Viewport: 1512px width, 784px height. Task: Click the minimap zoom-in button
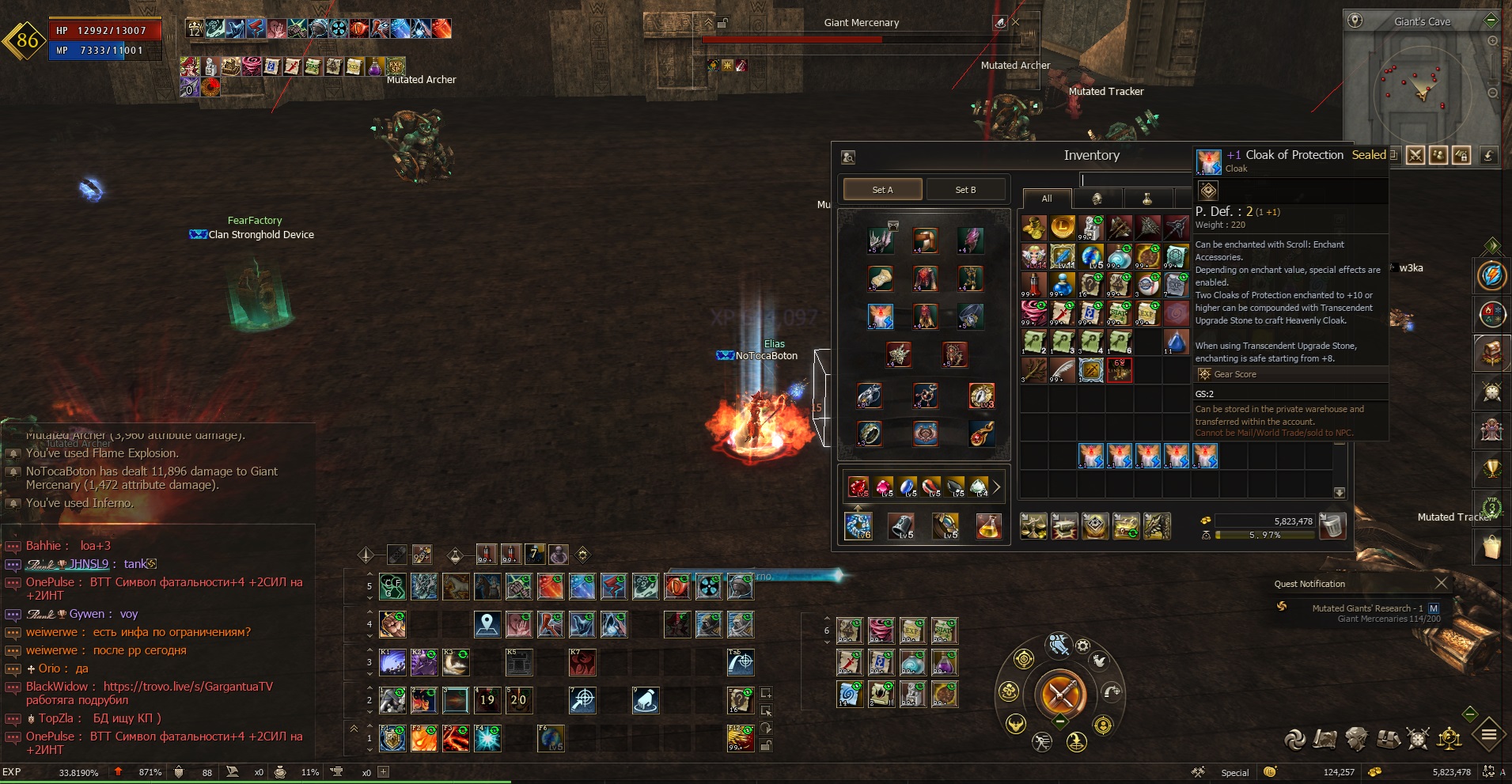tap(1493, 41)
